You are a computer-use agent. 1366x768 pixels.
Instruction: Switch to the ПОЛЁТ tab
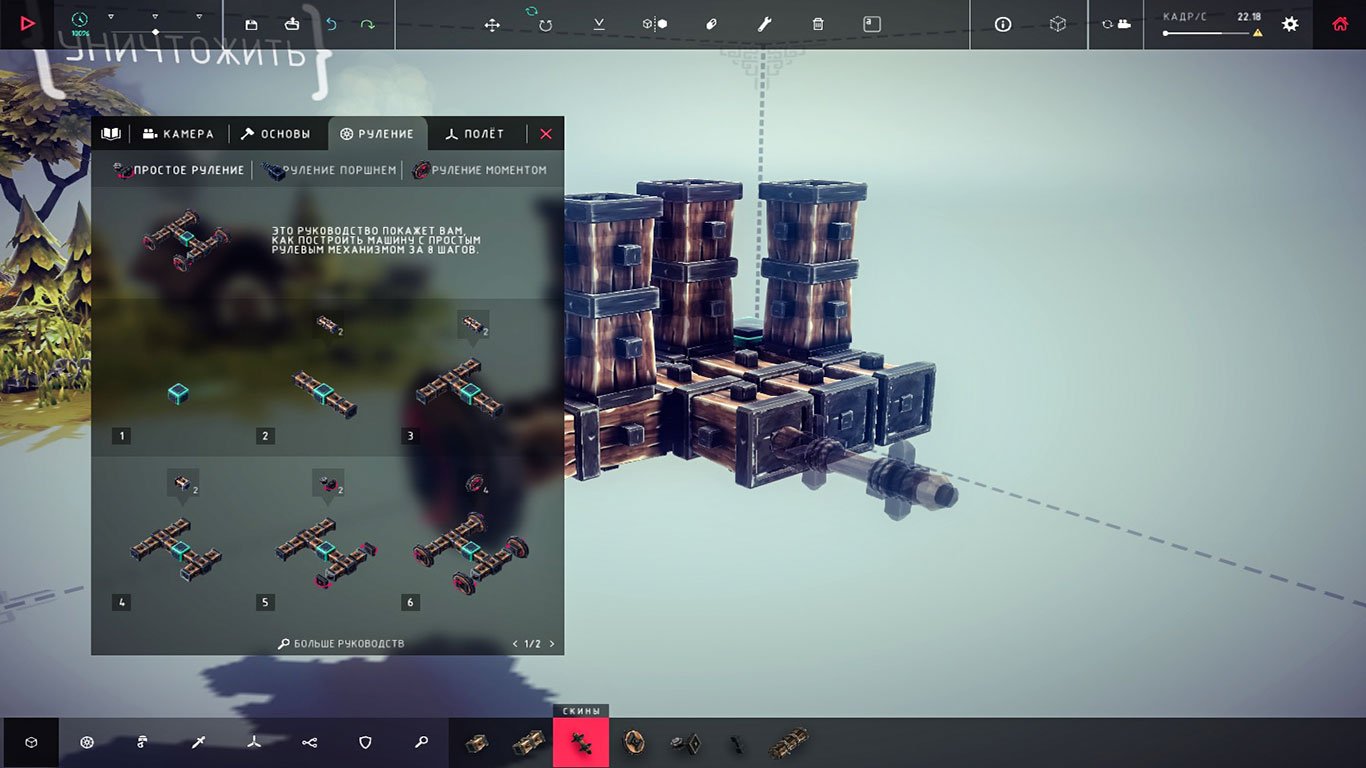[x=477, y=133]
